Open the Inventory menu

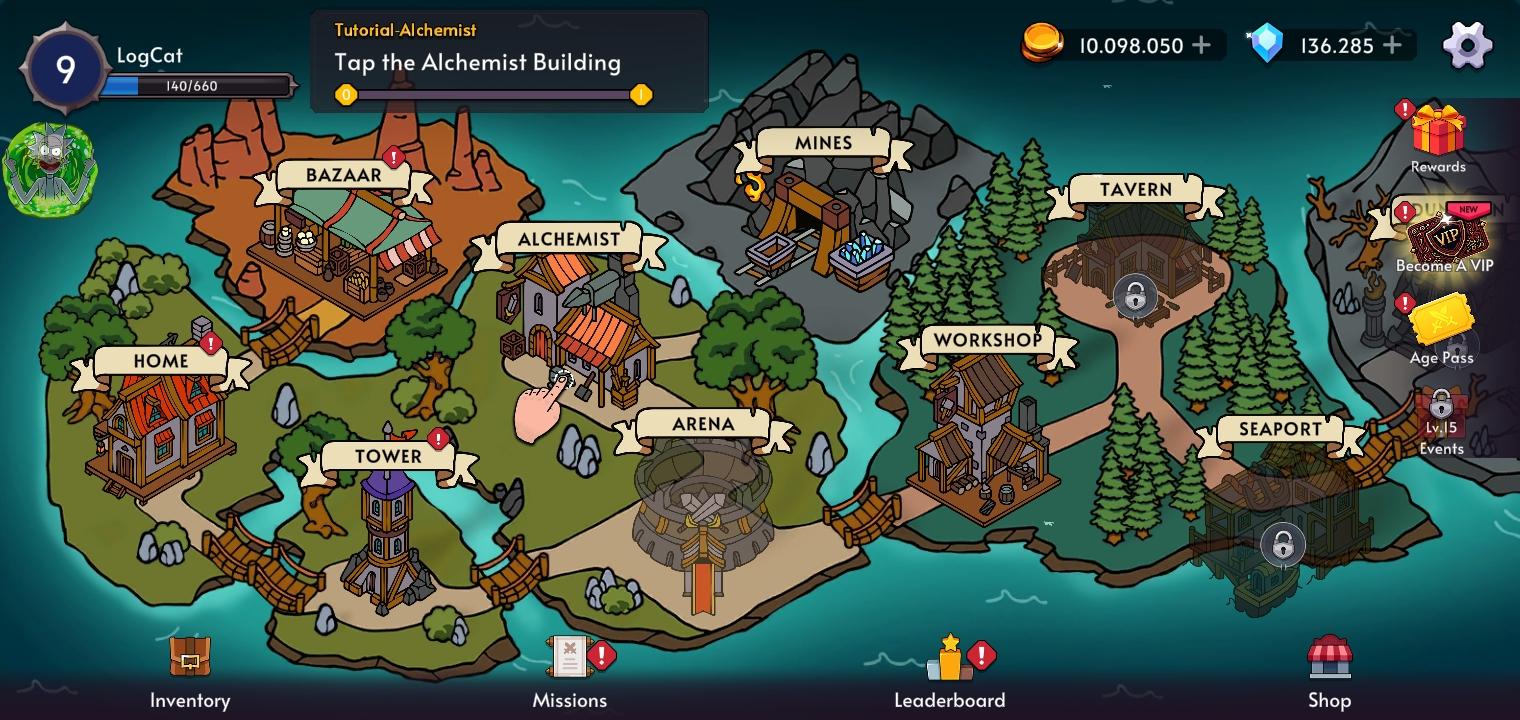click(x=190, y=670)
